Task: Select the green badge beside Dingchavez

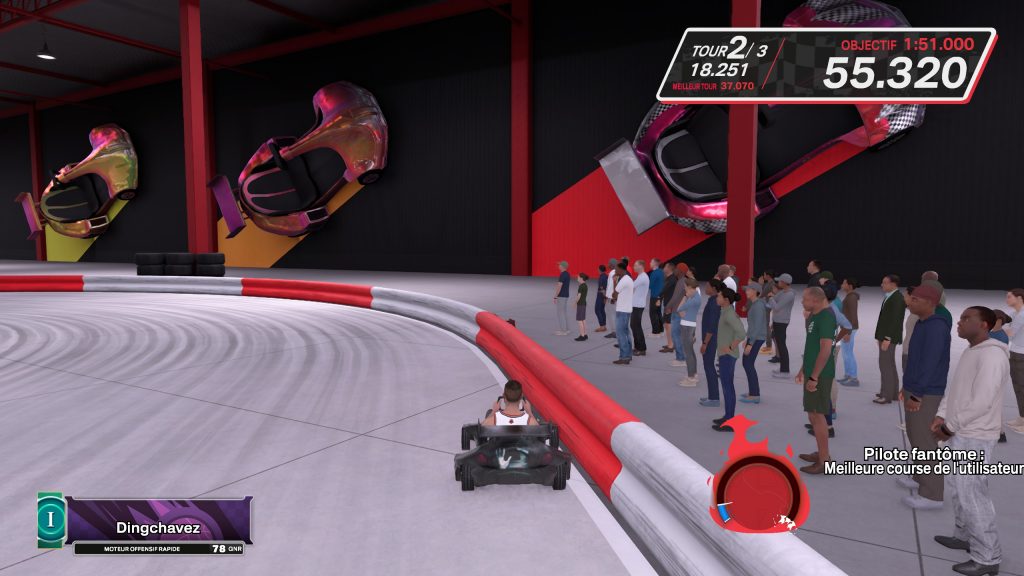Action: point(51,519)
